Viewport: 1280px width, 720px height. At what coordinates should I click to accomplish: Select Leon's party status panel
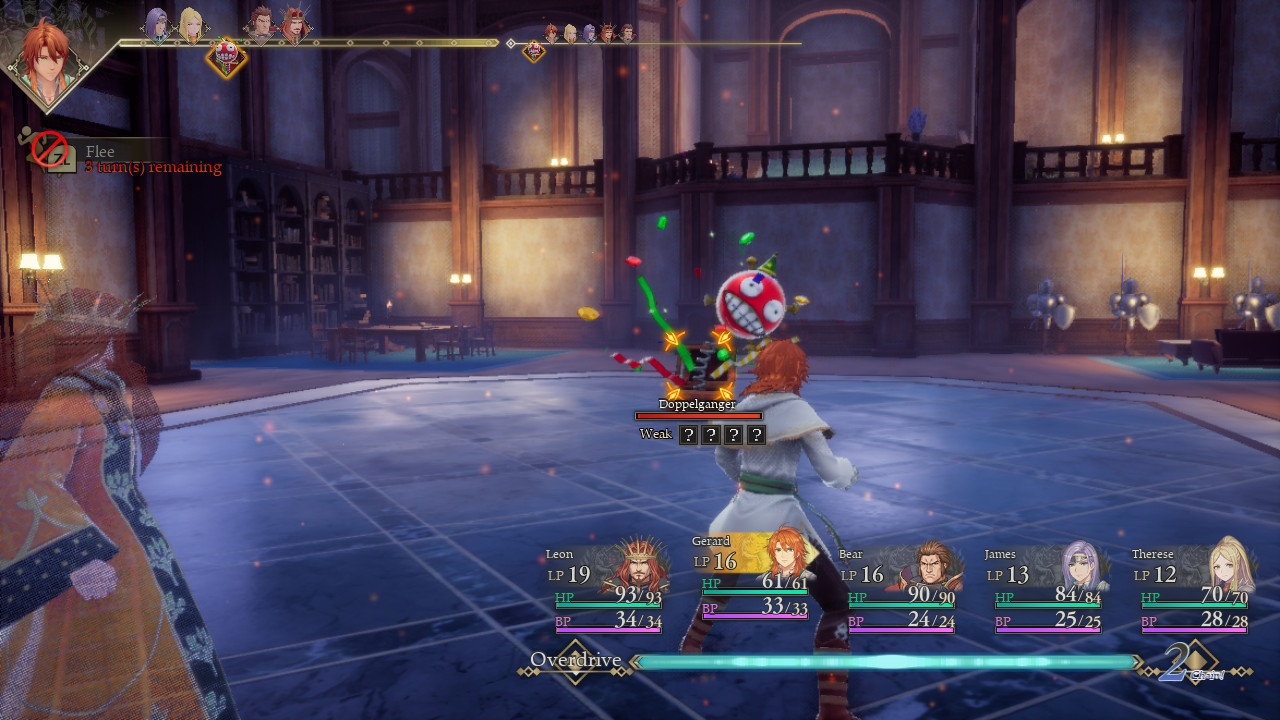click(x=607, y=588)
